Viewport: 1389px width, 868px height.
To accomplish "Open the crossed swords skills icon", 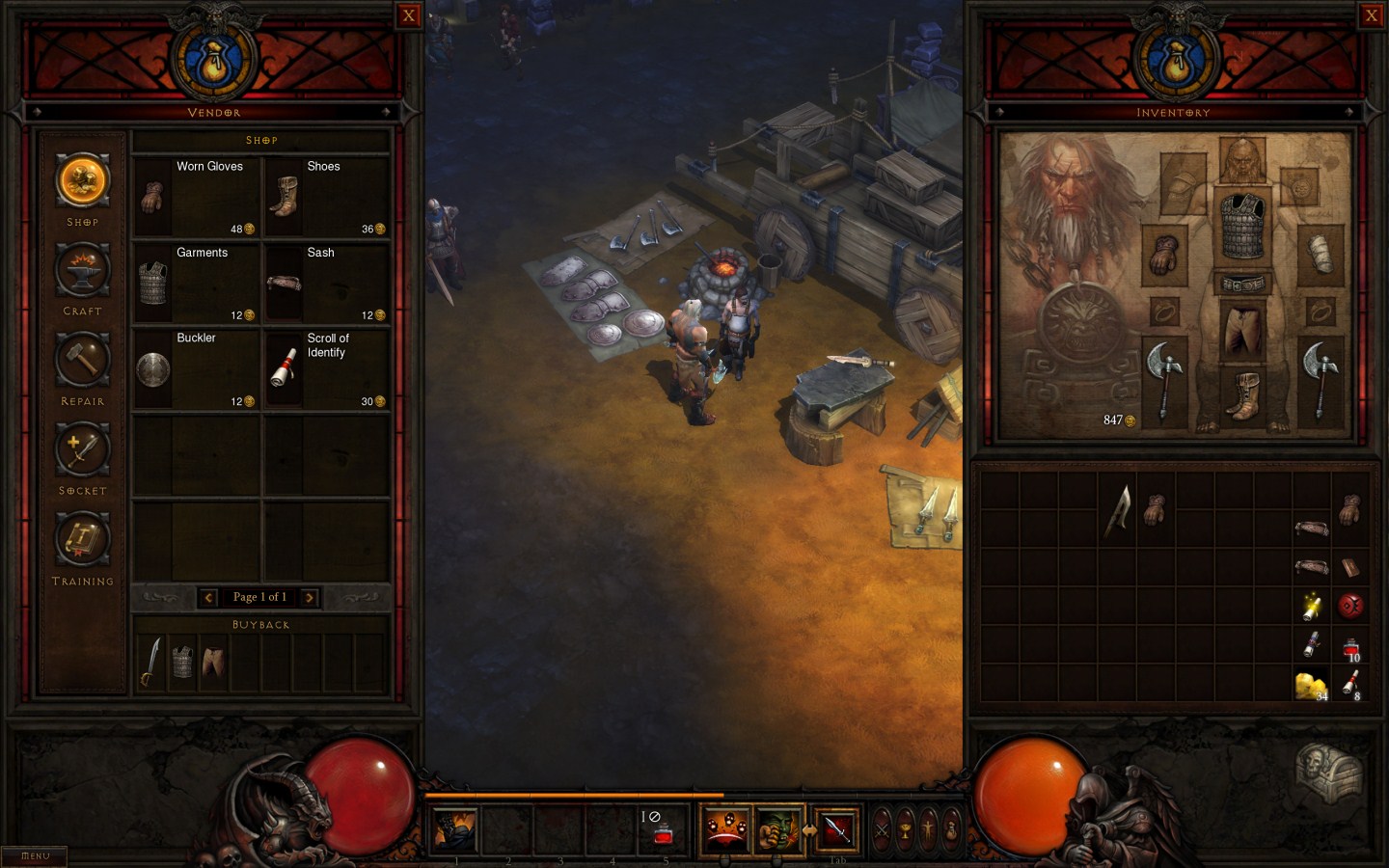I will [883, 829].
